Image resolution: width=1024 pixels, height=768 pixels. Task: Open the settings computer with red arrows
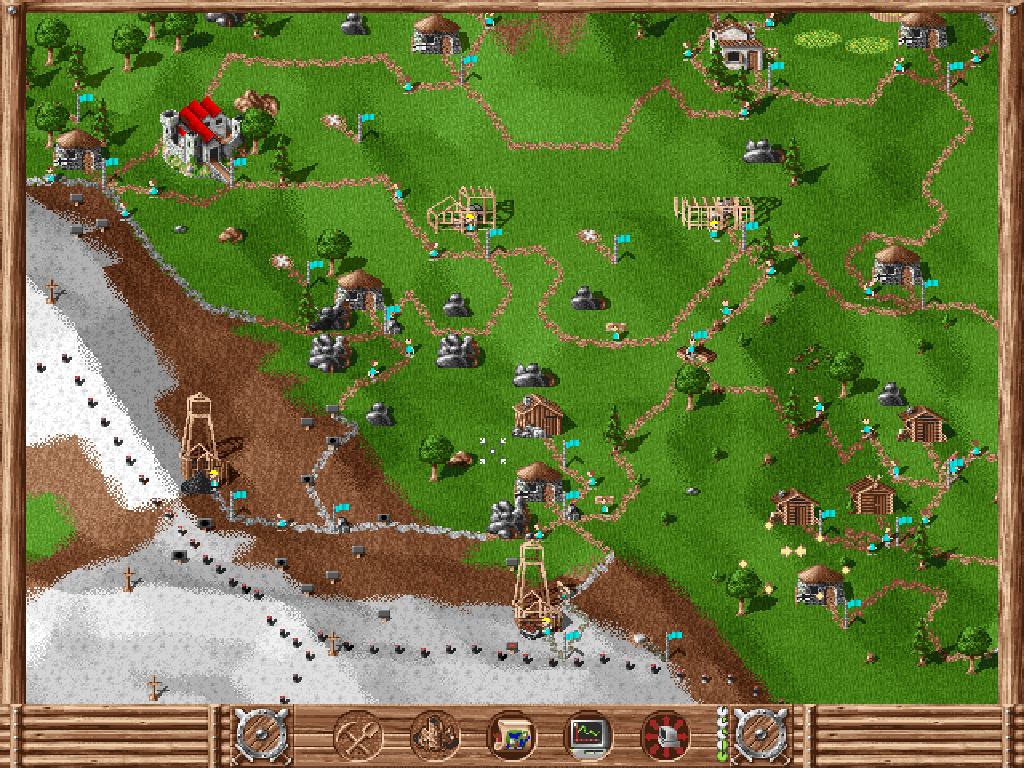665,736
